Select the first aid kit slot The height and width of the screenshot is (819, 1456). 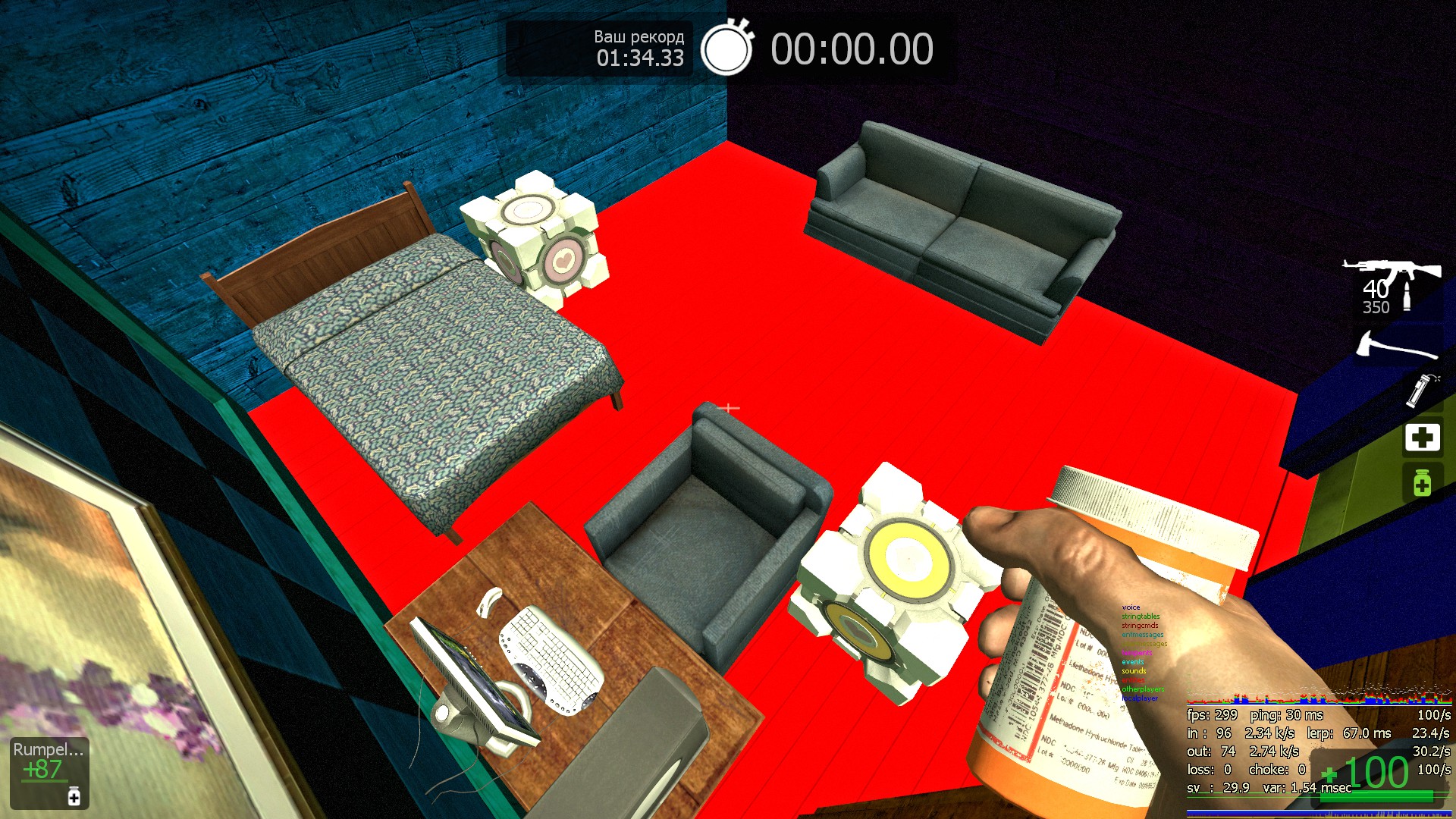pos(1422,438)
